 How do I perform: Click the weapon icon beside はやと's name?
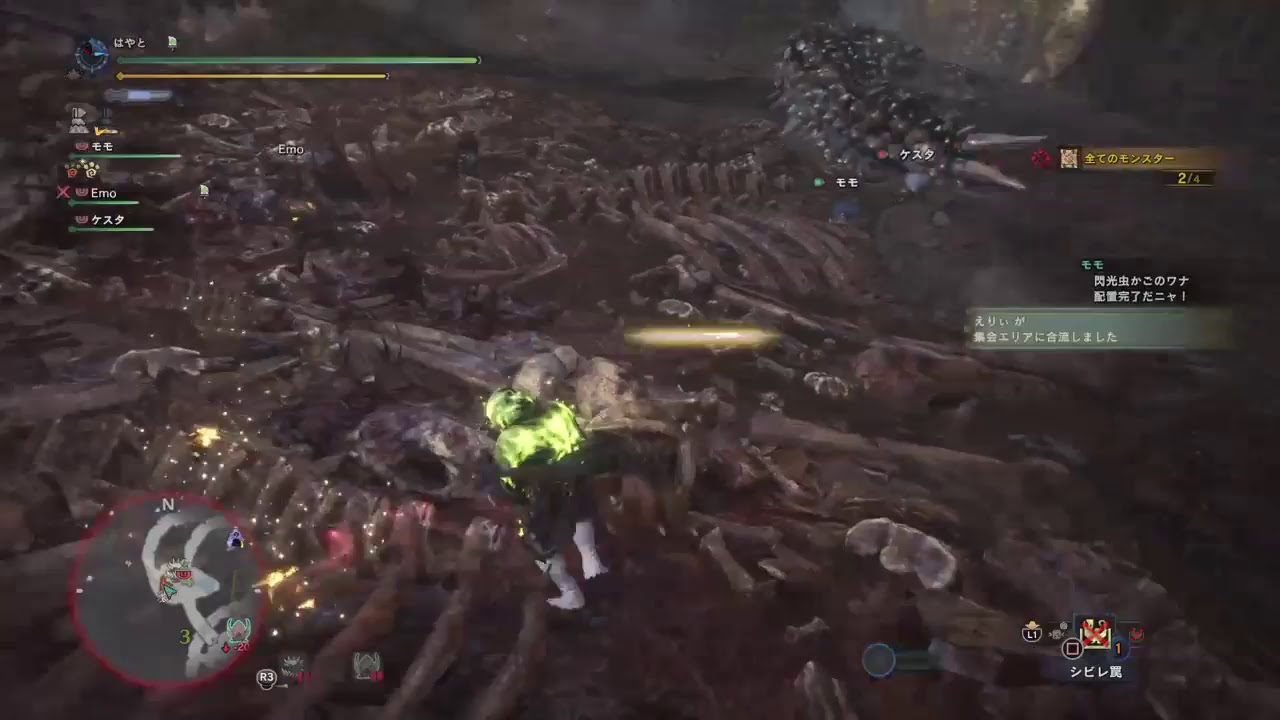(172, 43)
